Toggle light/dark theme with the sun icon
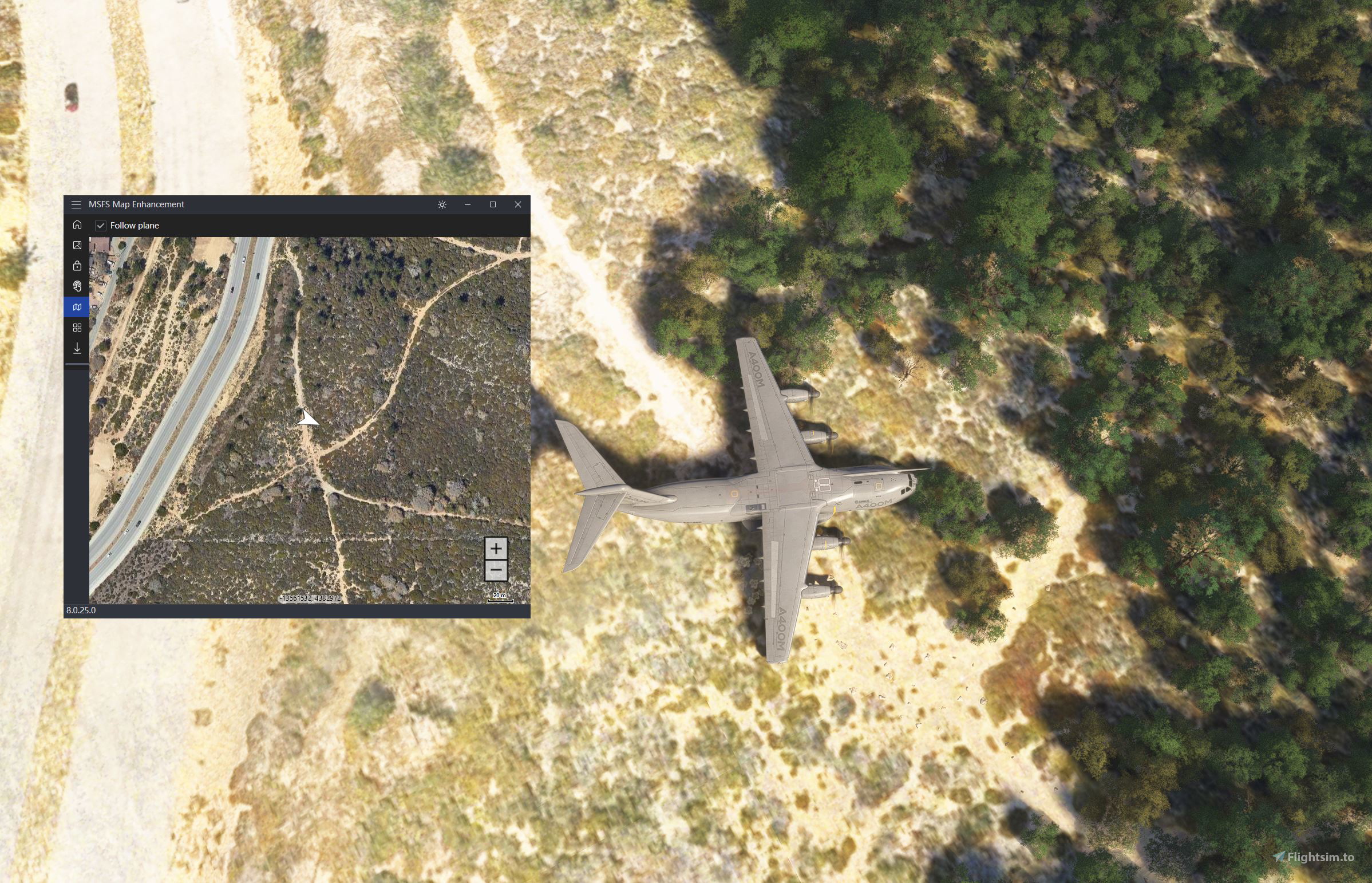Screen dimensions: 1372x883 click(442, 204)
